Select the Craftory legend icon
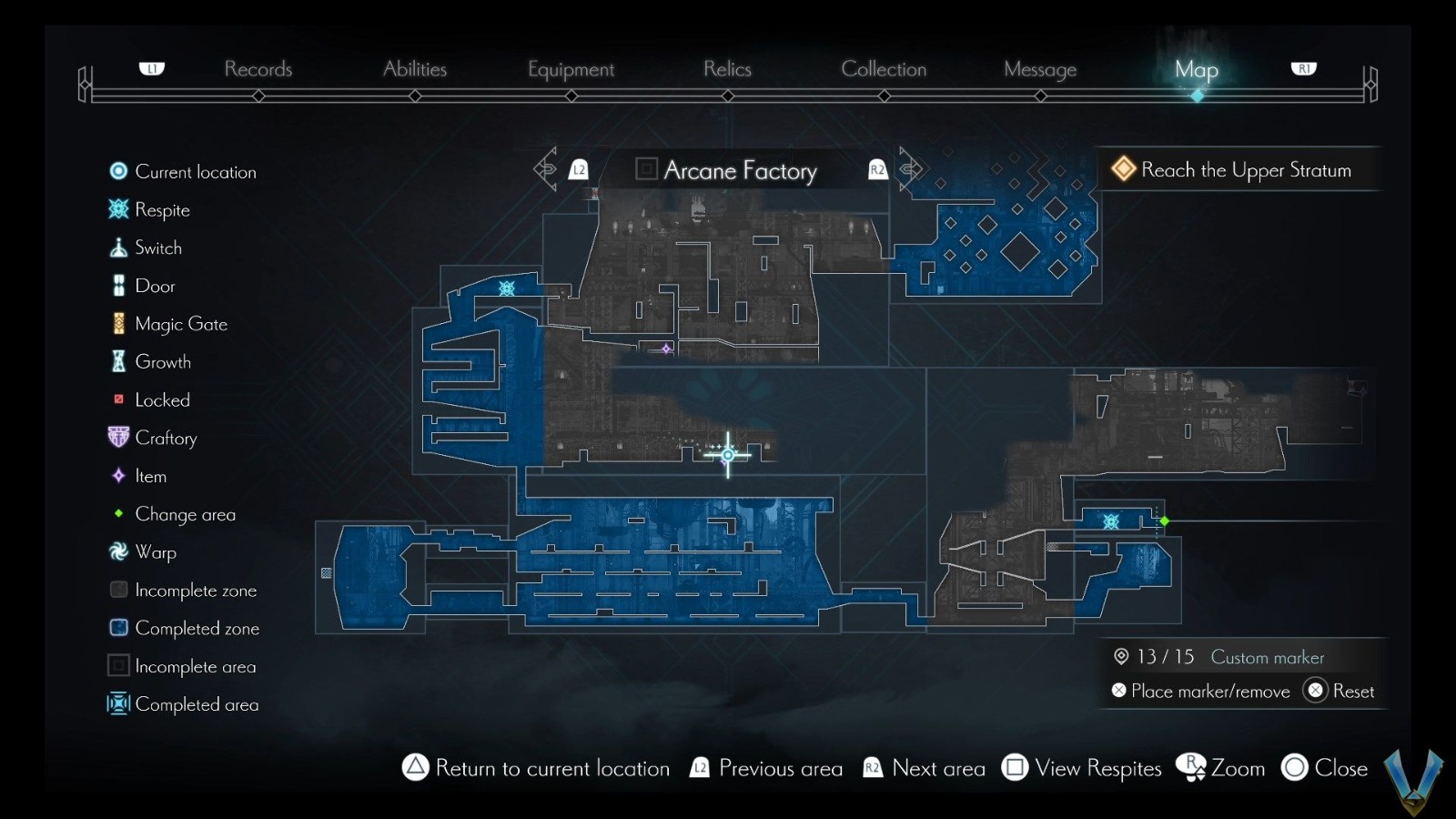Screen dimensions: 1456x819 click(117, 437)
